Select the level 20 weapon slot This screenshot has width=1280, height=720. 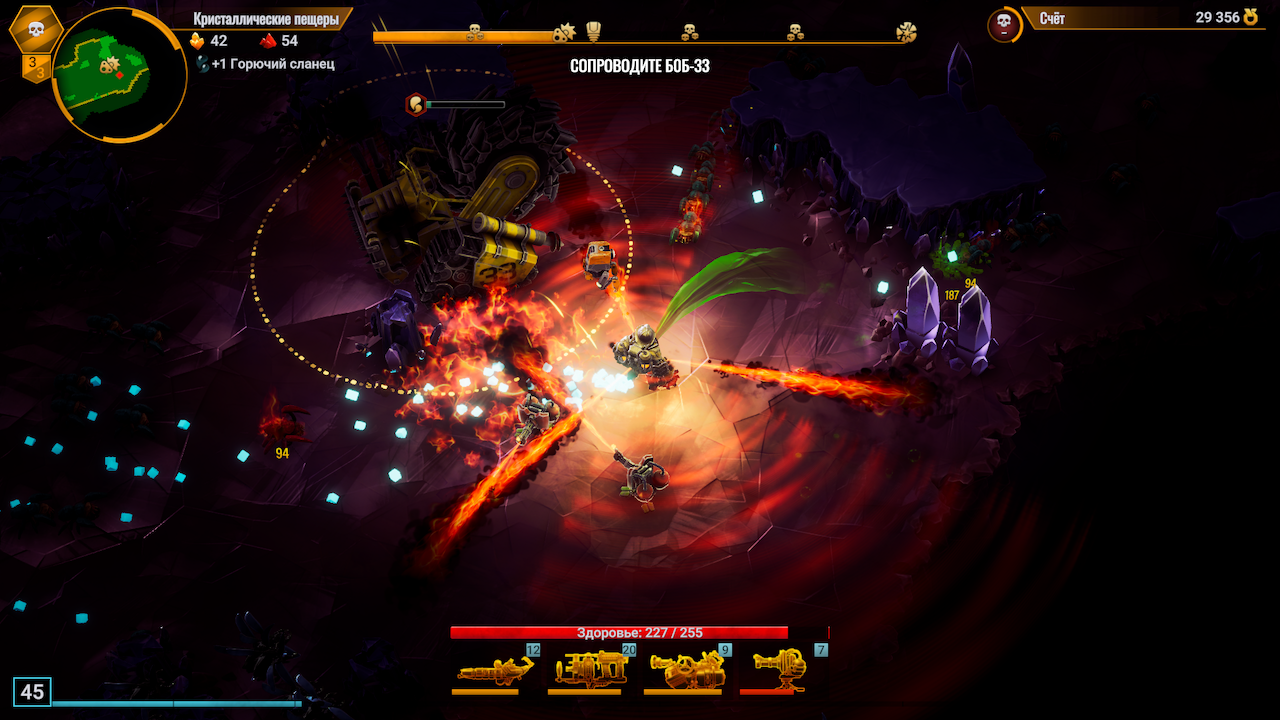pos(591,668)
